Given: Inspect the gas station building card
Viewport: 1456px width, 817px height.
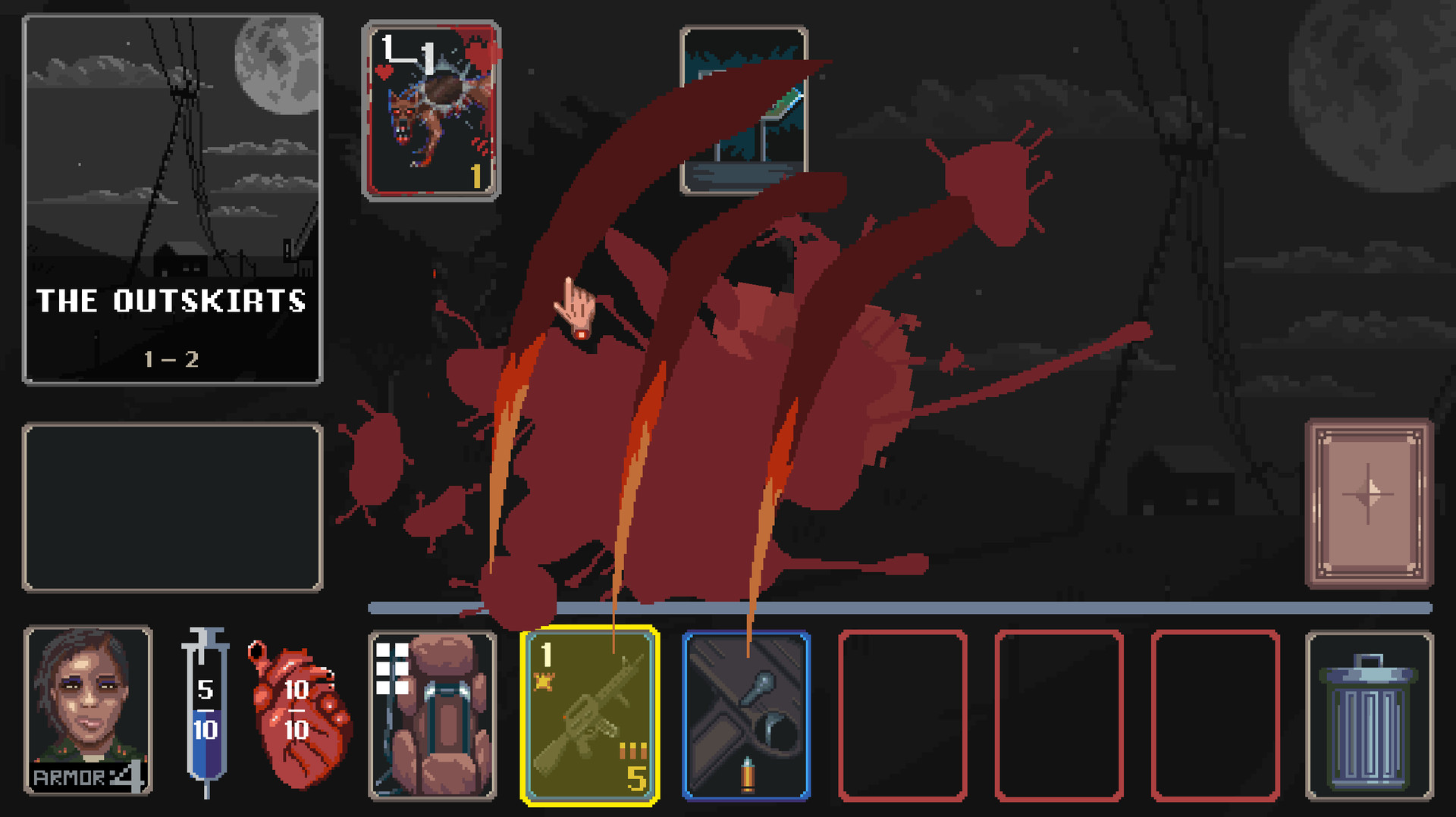Looking at the screenshot, I should click(x=744, y=110).
